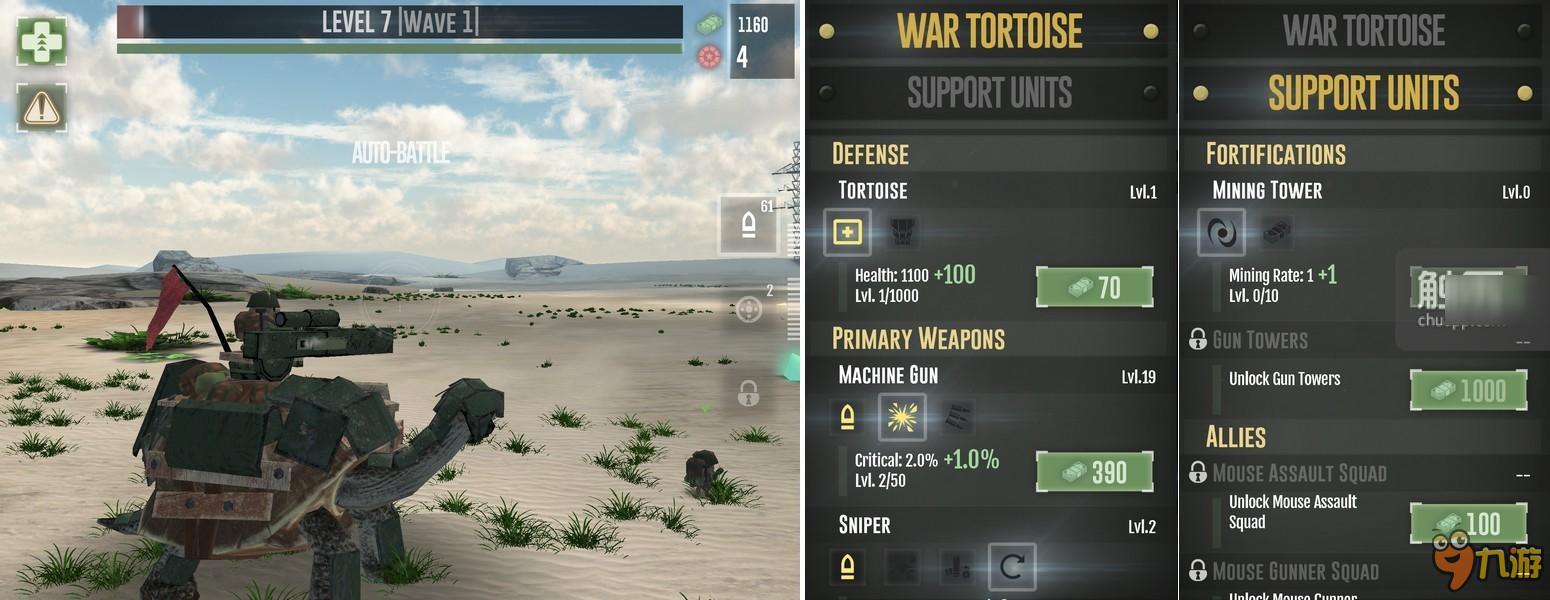Click the warning triangle alert icon

41,108
